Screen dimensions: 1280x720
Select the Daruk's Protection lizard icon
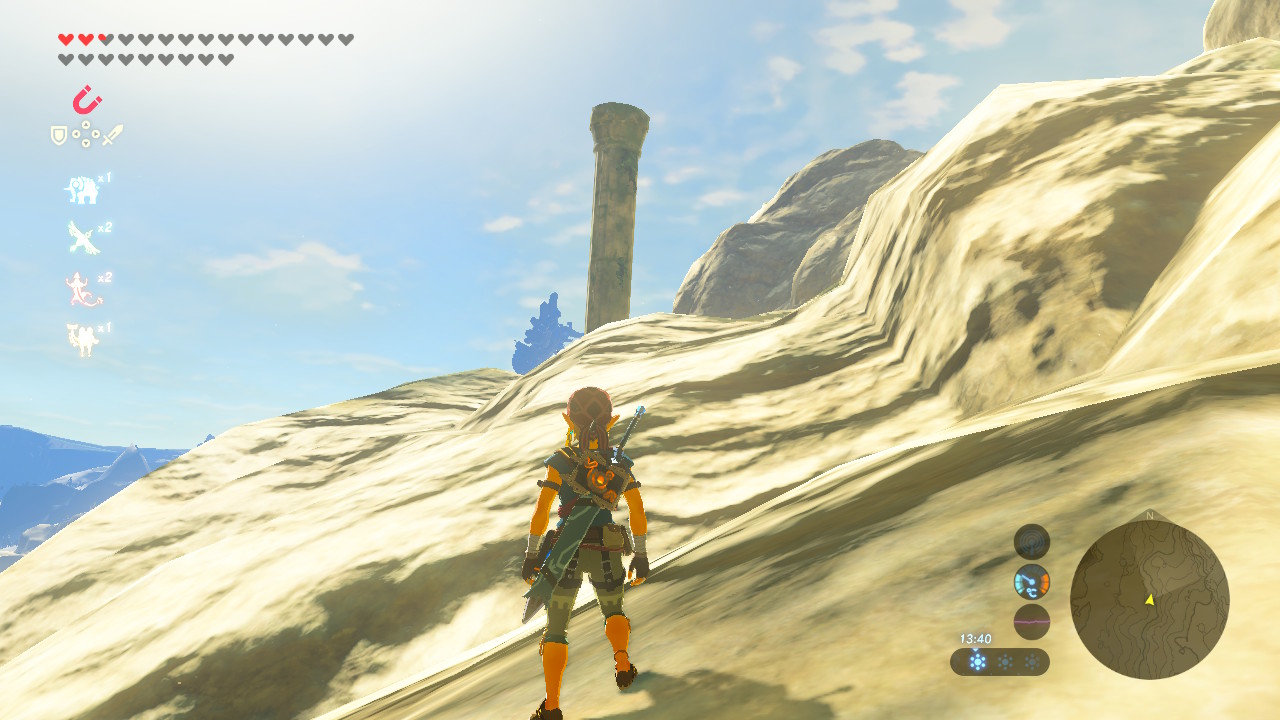pos(82,289)
